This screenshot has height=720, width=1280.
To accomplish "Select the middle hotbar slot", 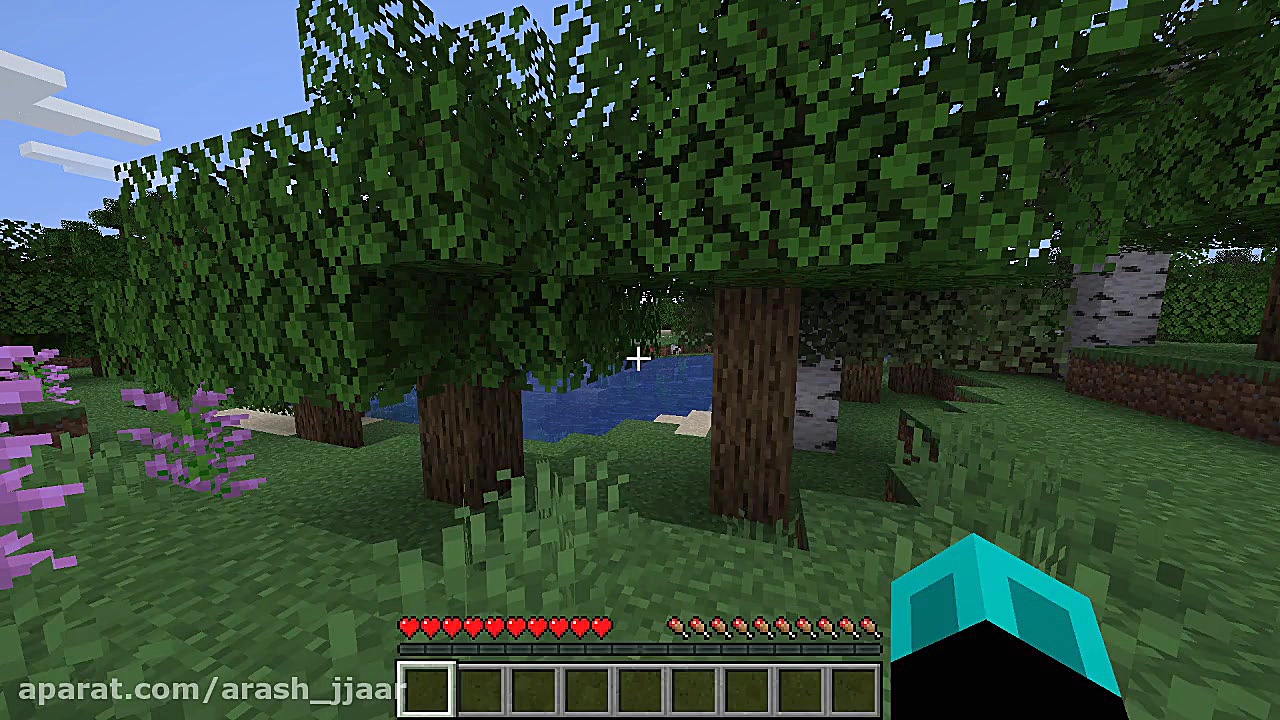I will [641, 687].
